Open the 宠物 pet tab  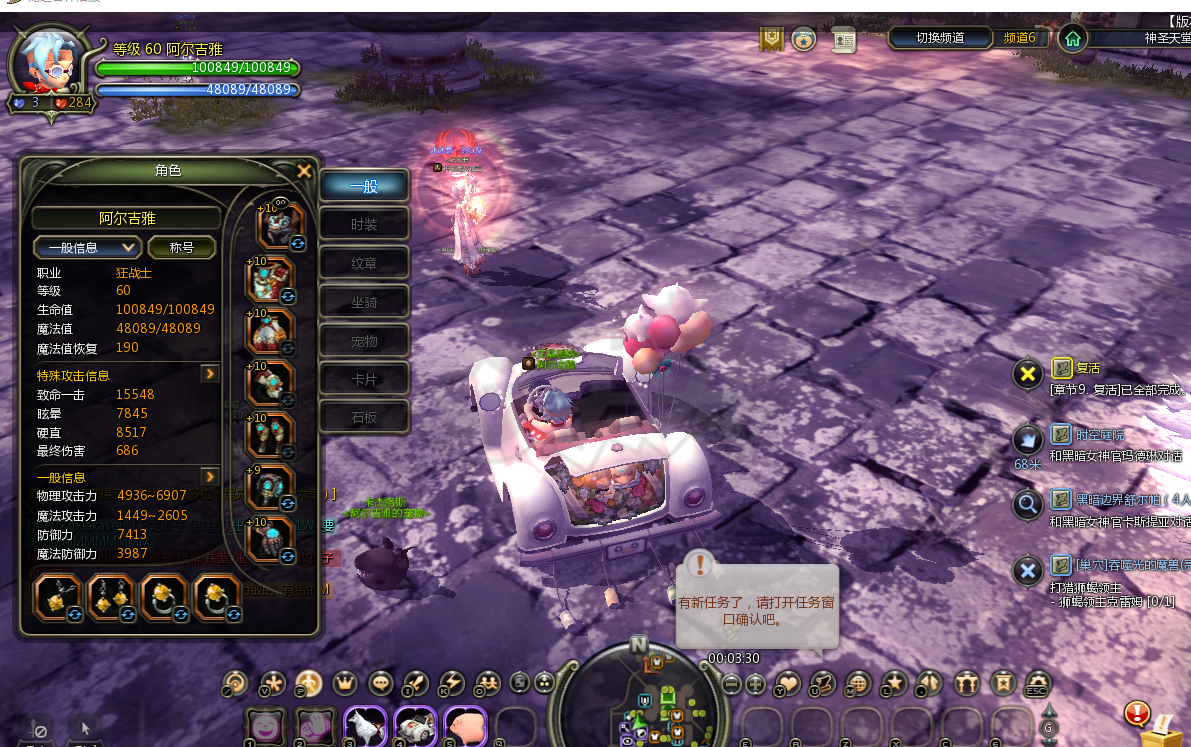365,341
